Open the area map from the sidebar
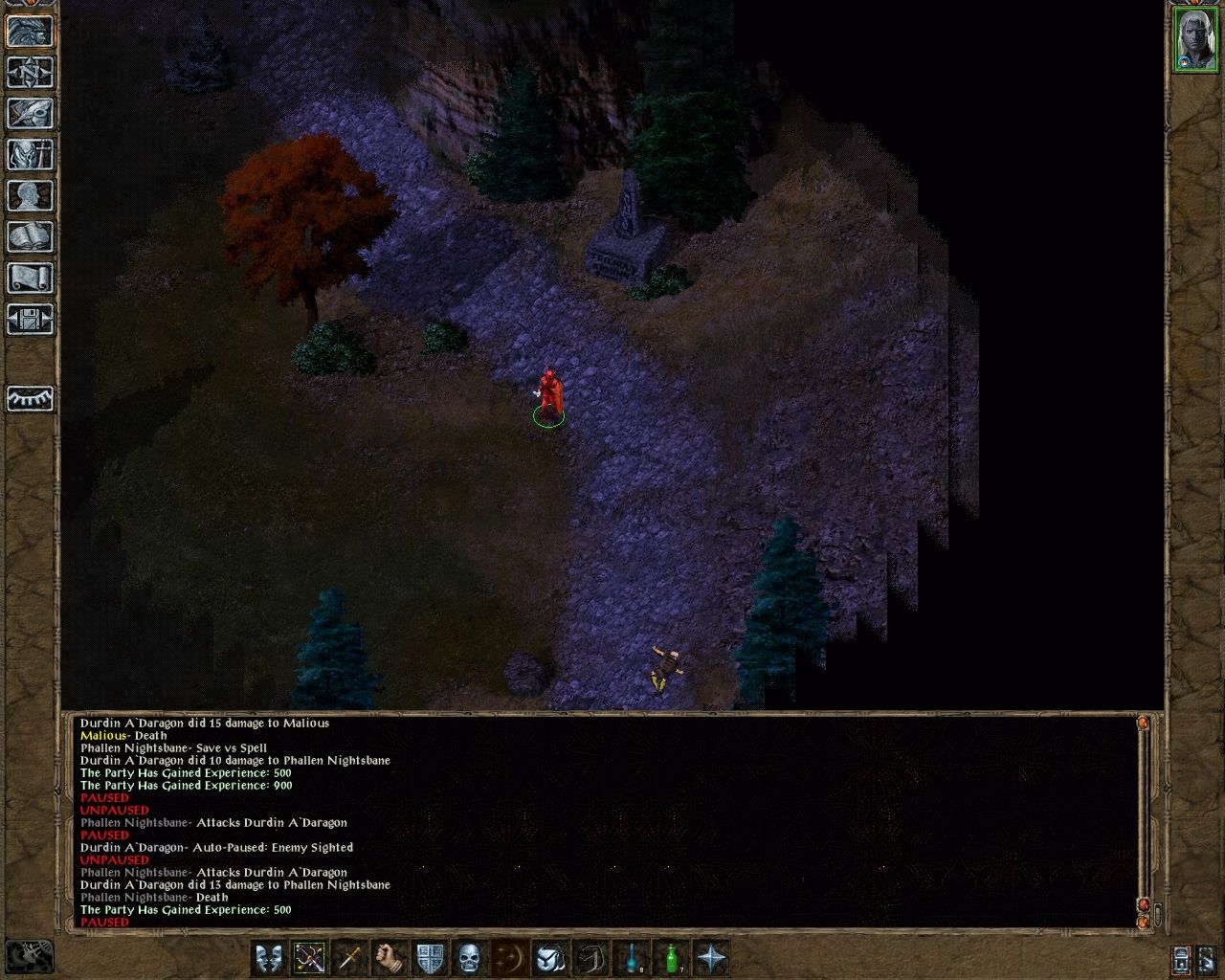The height and width of the screenshot is (980, 1225). [x=31, y=72]
